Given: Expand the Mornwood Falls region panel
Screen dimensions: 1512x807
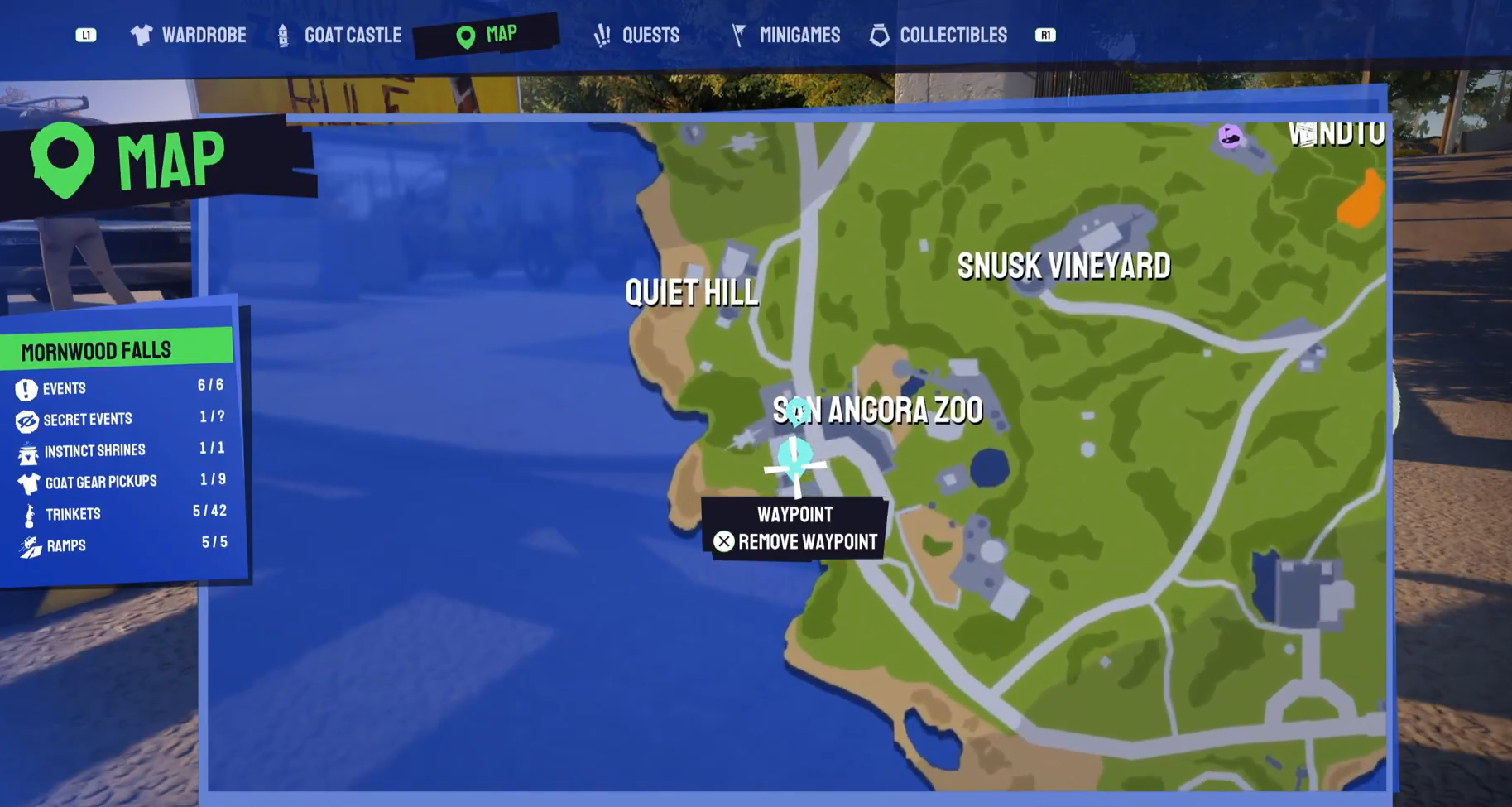Looking at the screenshot, I should 97,348.
